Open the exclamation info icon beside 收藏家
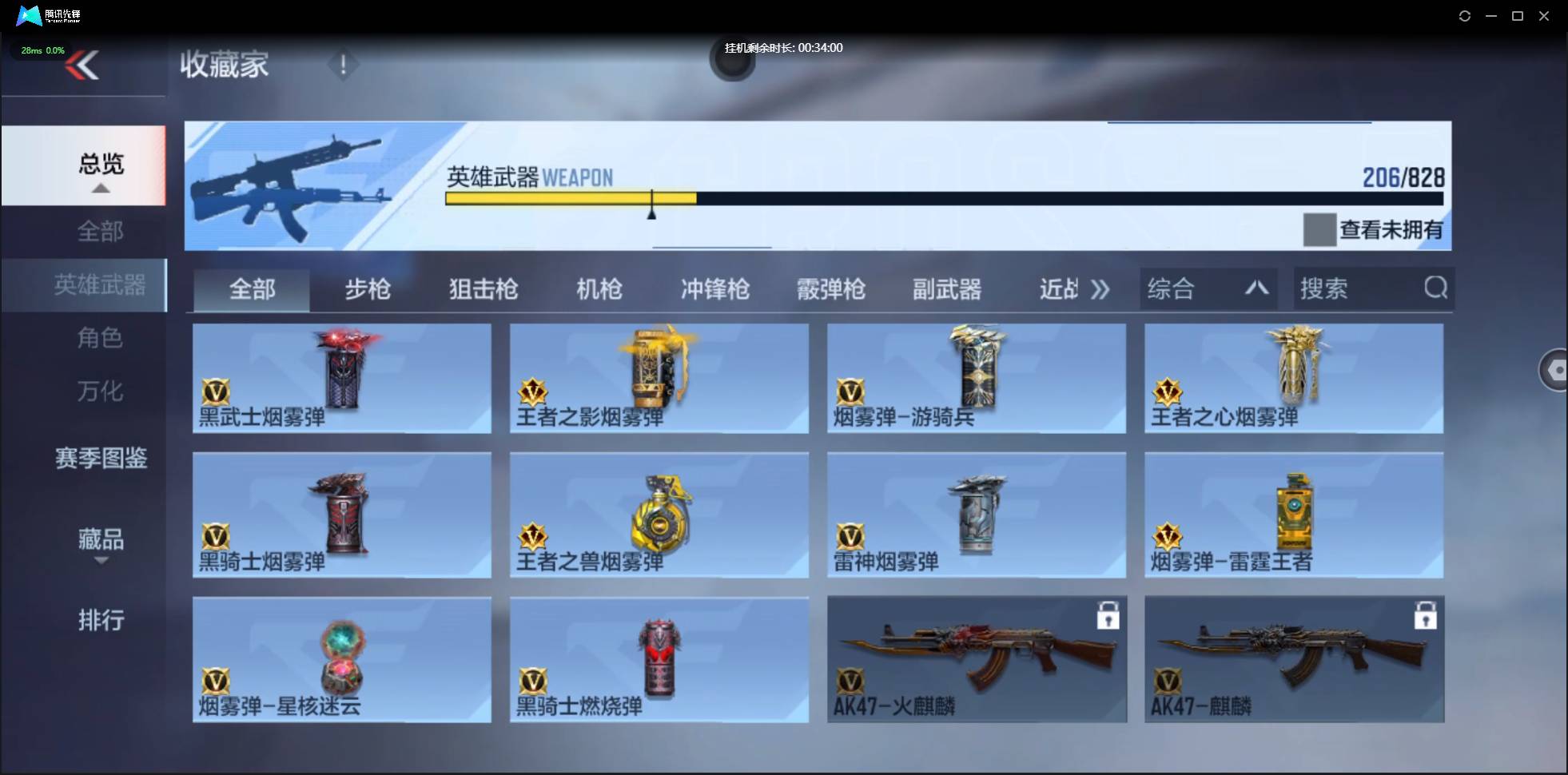Viewport: 1568px width, 775px height. pos(344,65)
